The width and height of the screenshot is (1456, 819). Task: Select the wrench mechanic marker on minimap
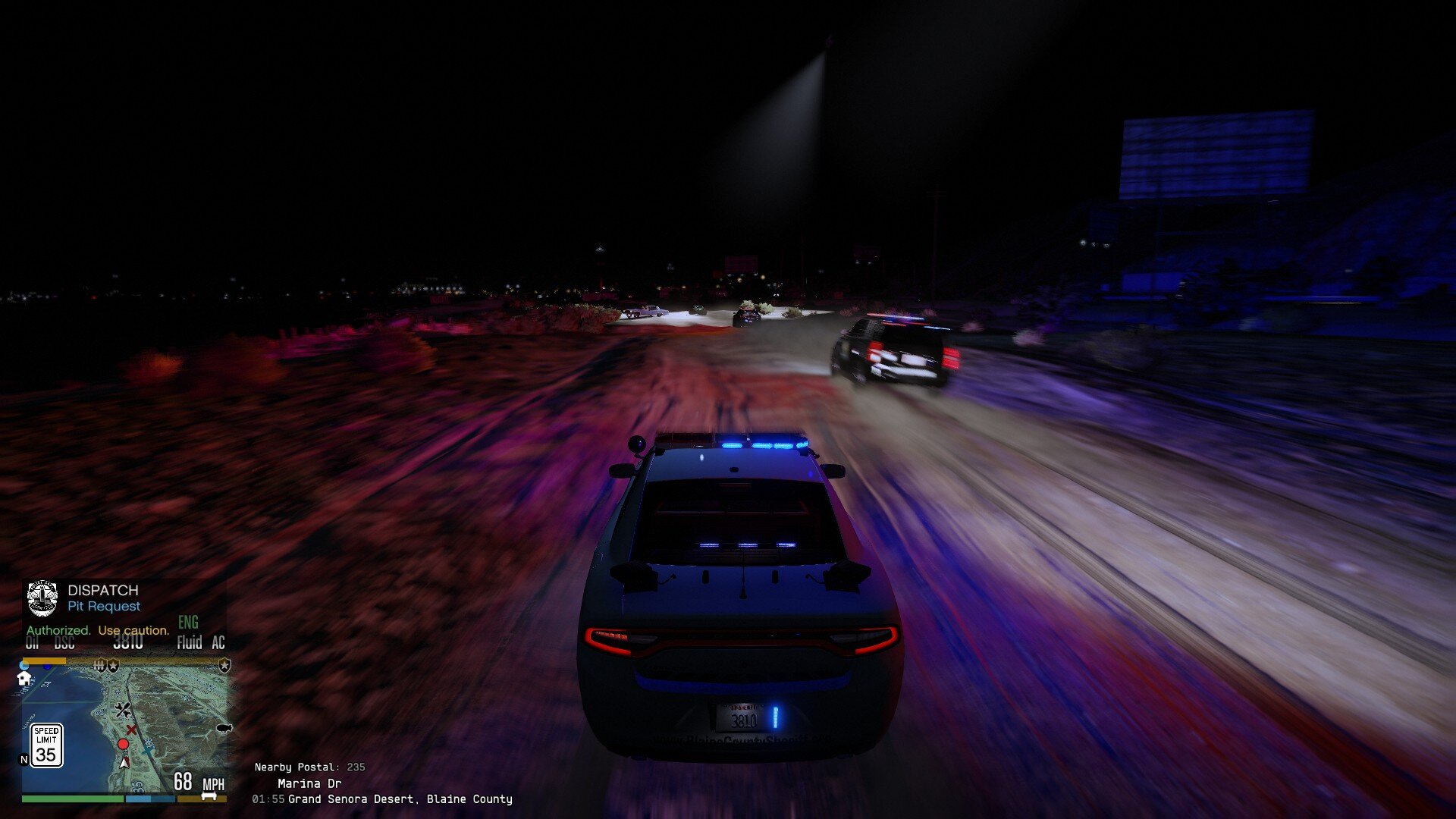[123, 710]
